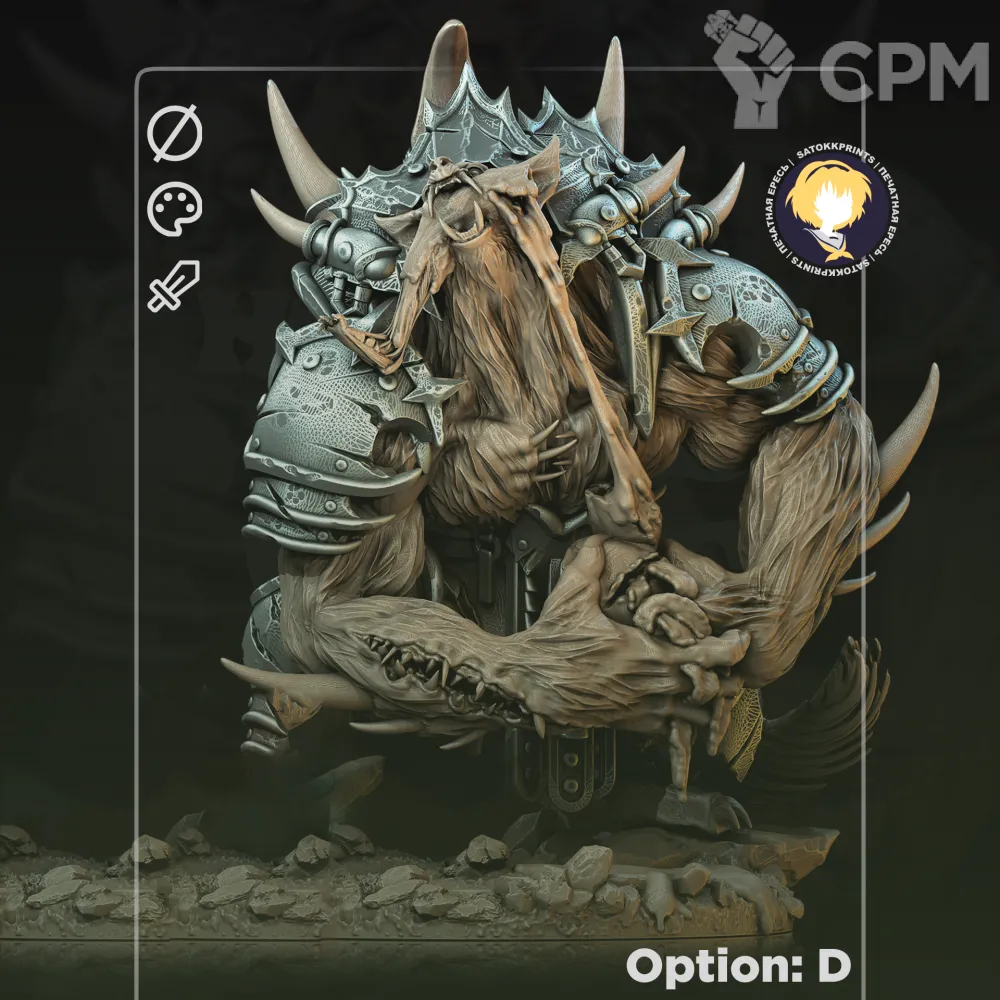Select the paint palette icon
Image resolution: width=1000 pixels, height=1000 pixels.
point(174,209)
